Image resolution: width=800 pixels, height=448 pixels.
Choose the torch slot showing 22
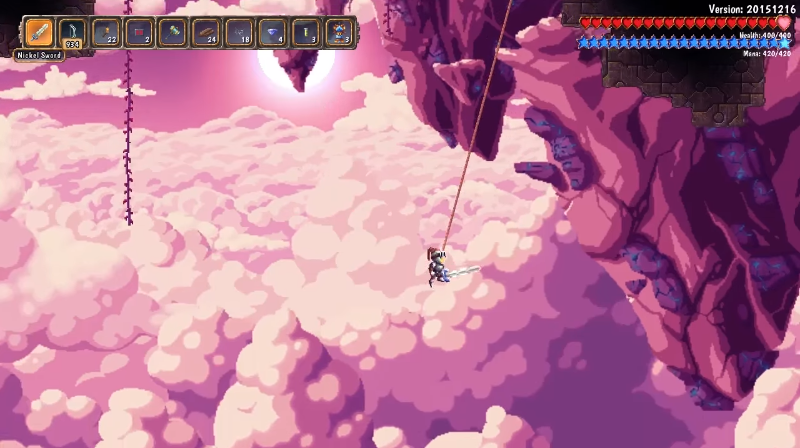point(106,32)
